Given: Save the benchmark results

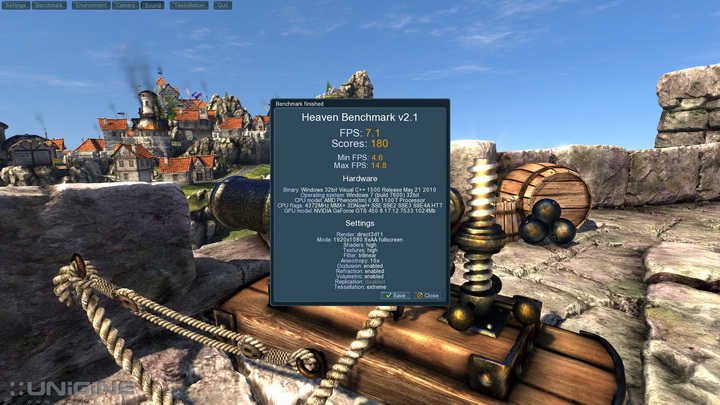Looking at the screenshot, I should (395, 295).
